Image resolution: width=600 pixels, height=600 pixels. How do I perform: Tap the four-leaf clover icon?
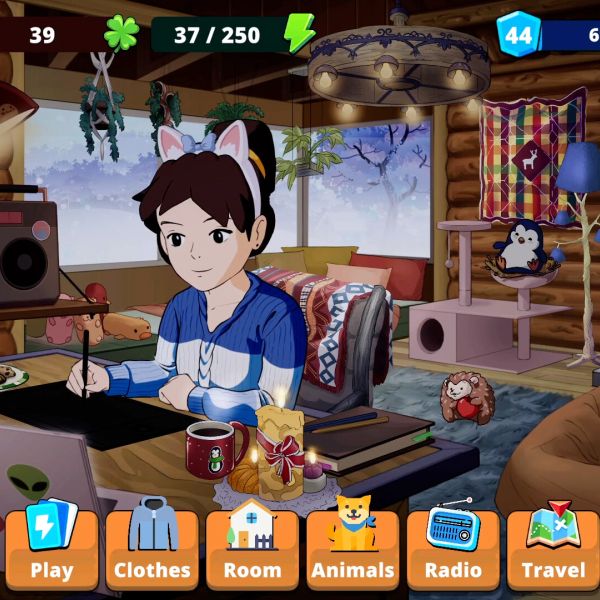coord(121,34)
